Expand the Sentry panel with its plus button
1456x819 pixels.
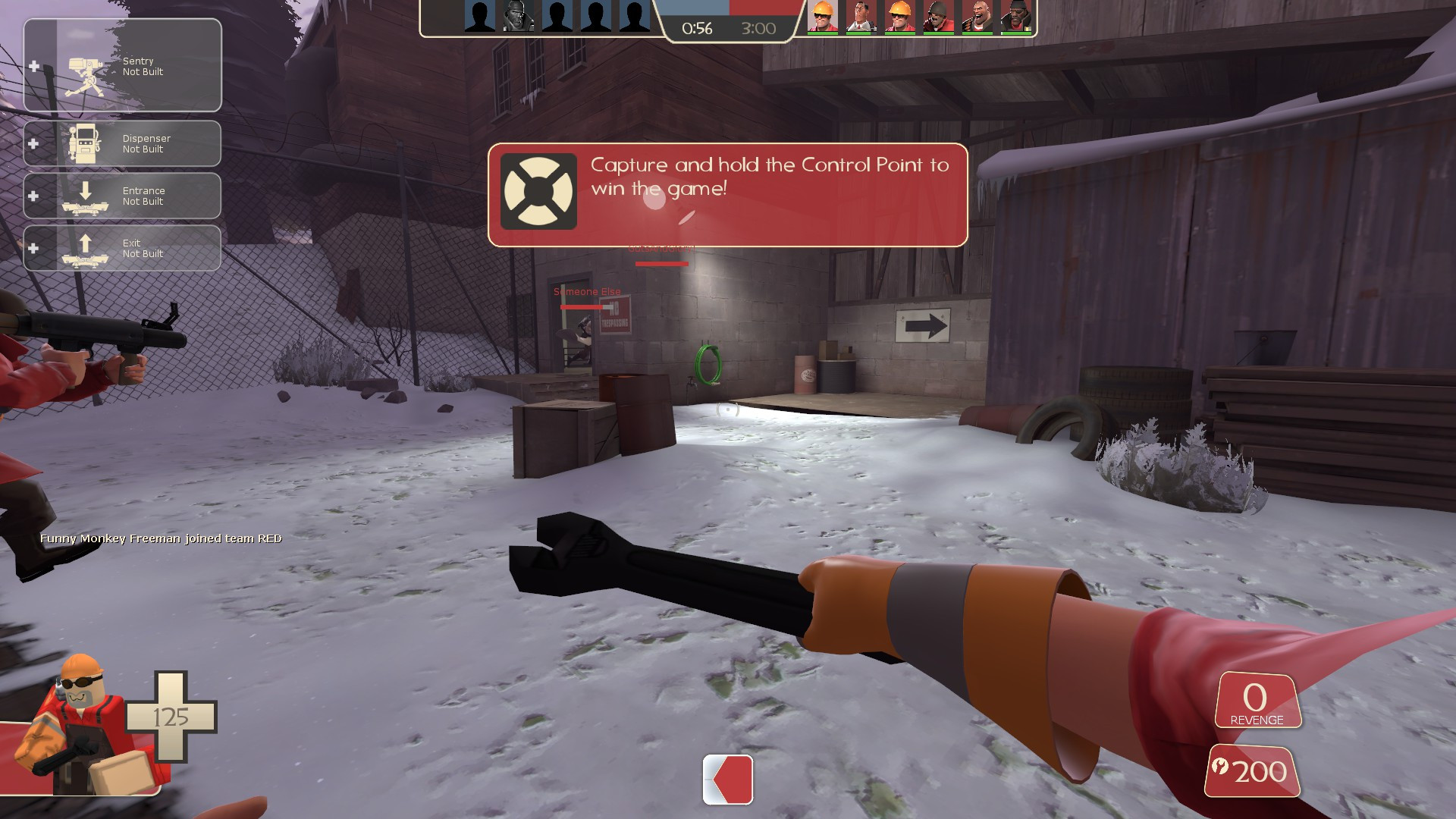tap(33, 66)
